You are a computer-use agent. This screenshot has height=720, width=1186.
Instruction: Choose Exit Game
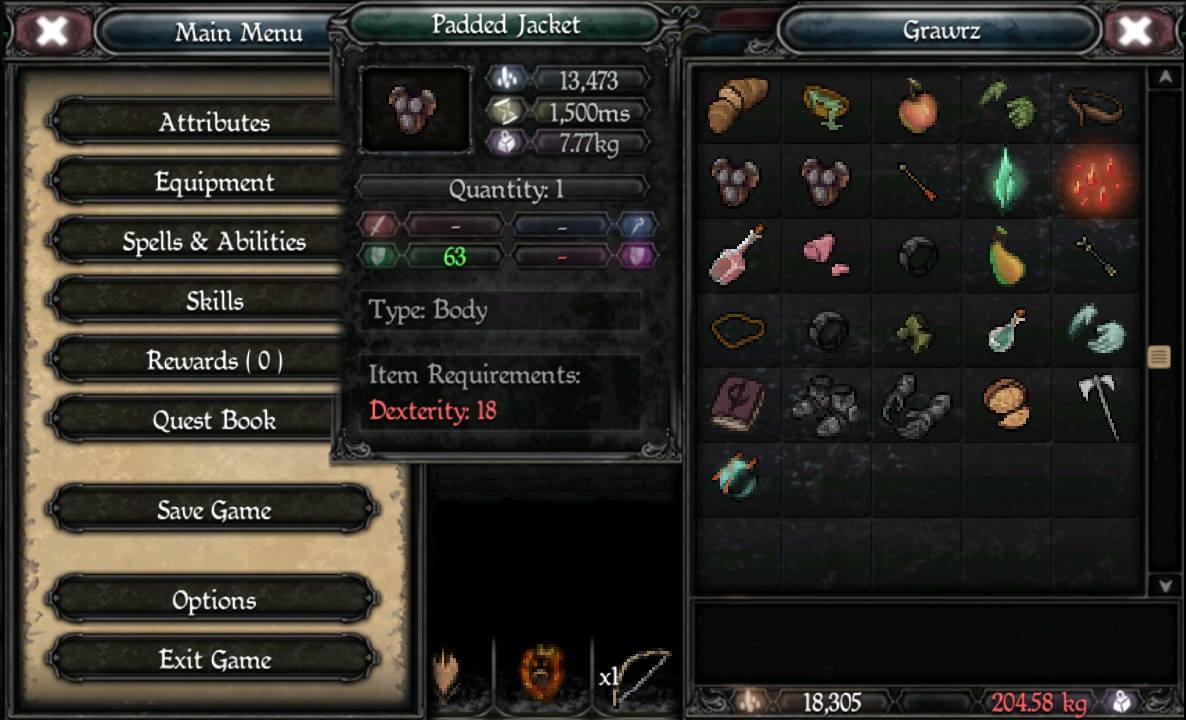click(x=214, y=660)
